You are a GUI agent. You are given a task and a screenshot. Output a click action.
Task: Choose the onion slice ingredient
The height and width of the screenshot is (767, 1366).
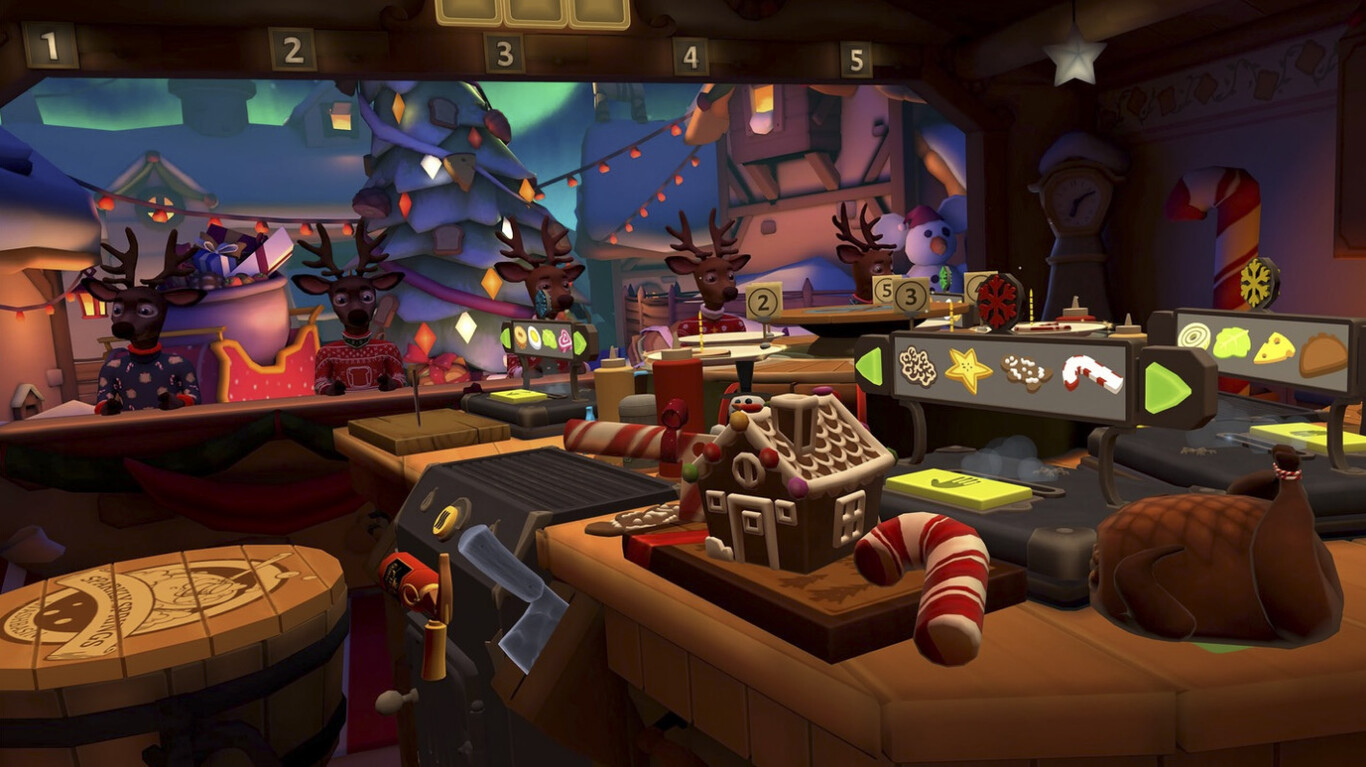(1193, 336)
